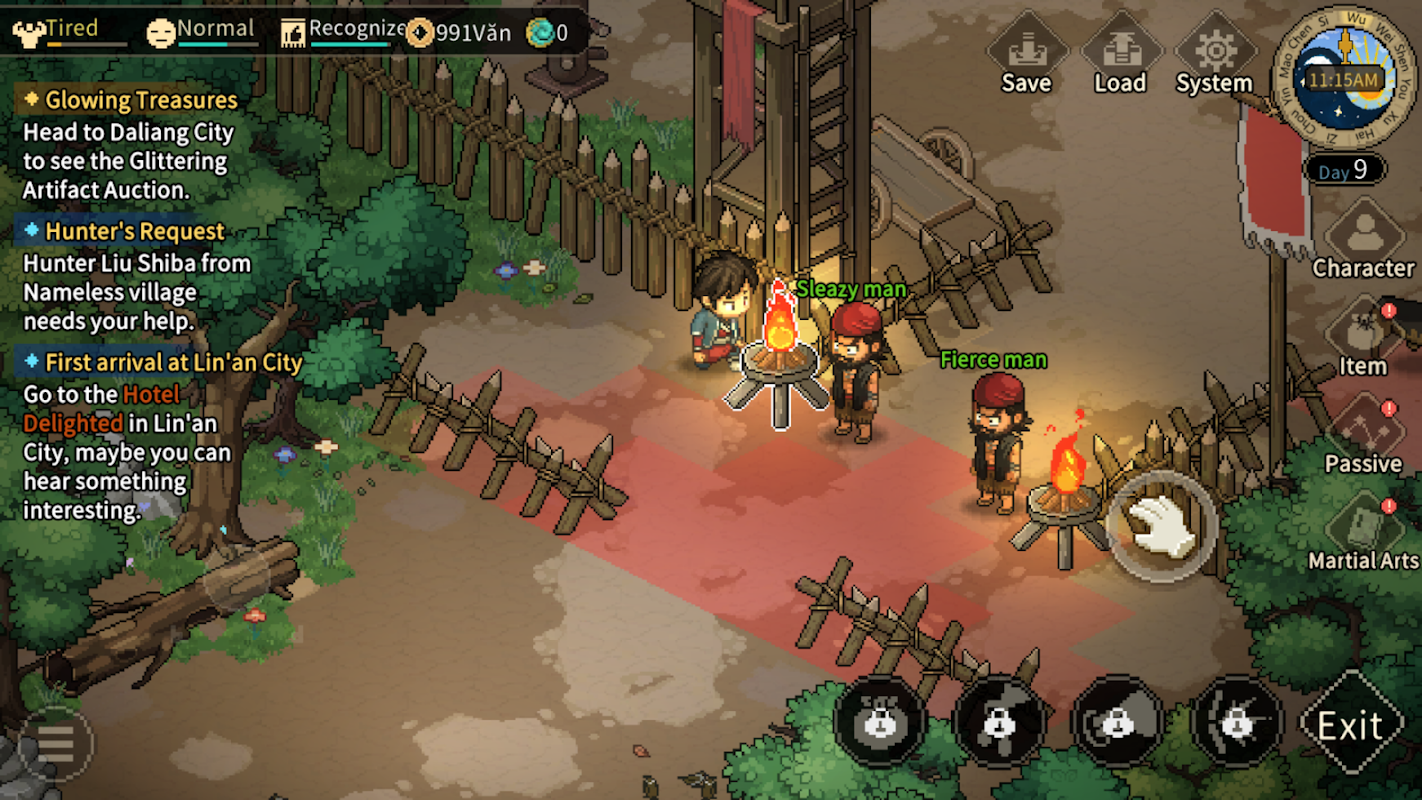Toggle the three-line menu button

click(55, 743)
